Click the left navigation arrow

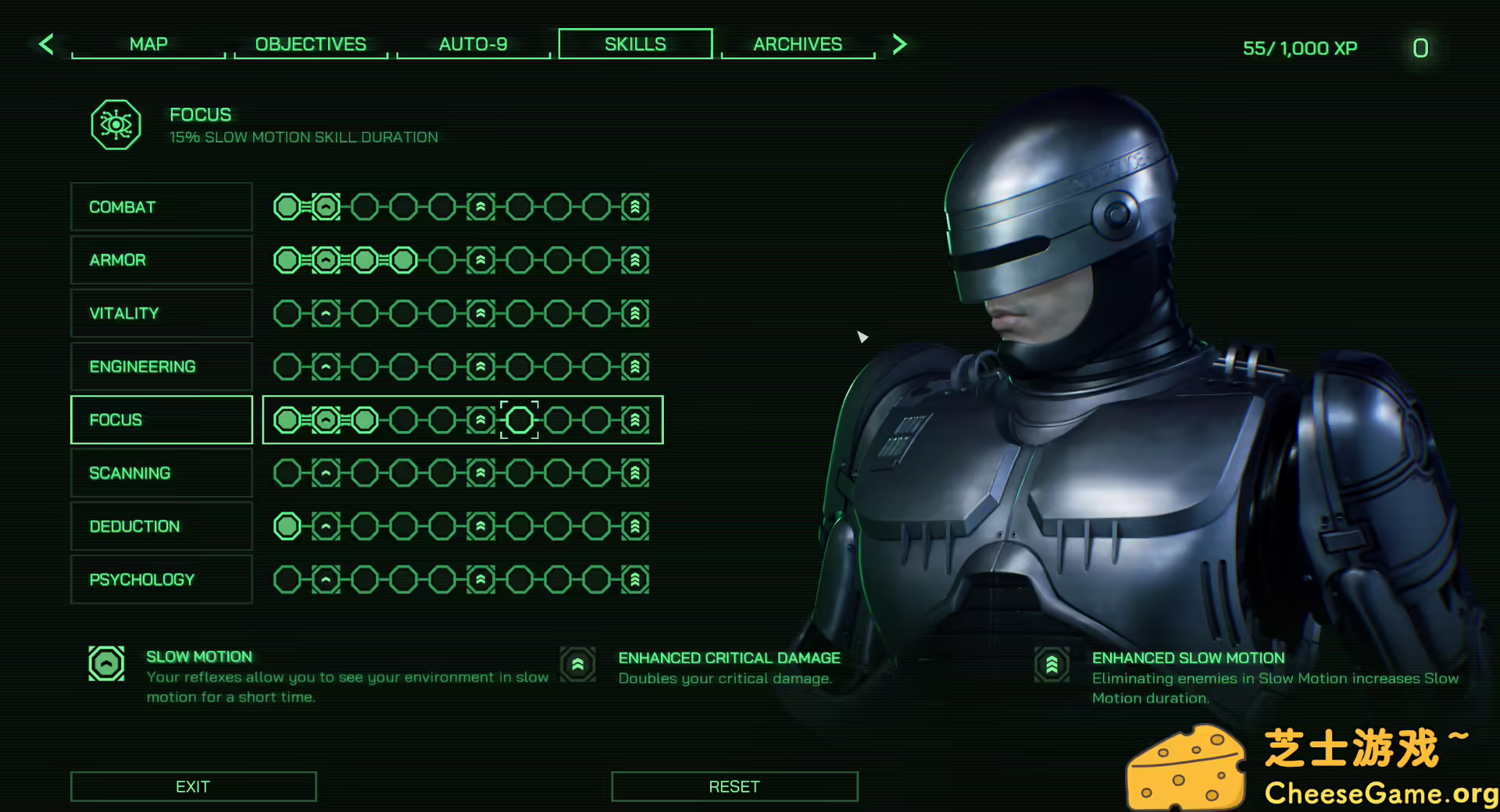pos(46,45)
